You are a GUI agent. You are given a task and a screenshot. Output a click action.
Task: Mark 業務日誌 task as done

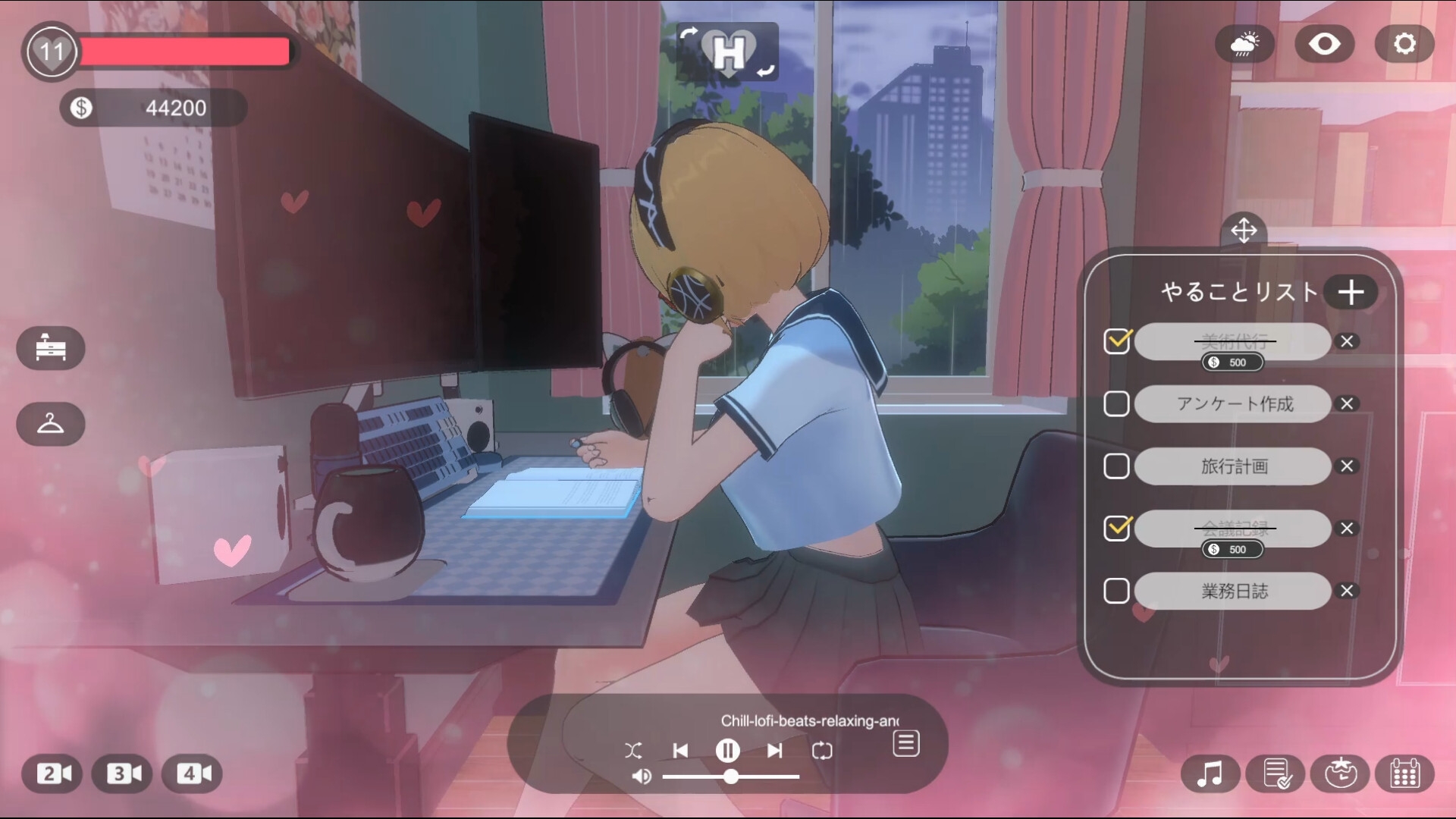click(x=1116, y=591)
